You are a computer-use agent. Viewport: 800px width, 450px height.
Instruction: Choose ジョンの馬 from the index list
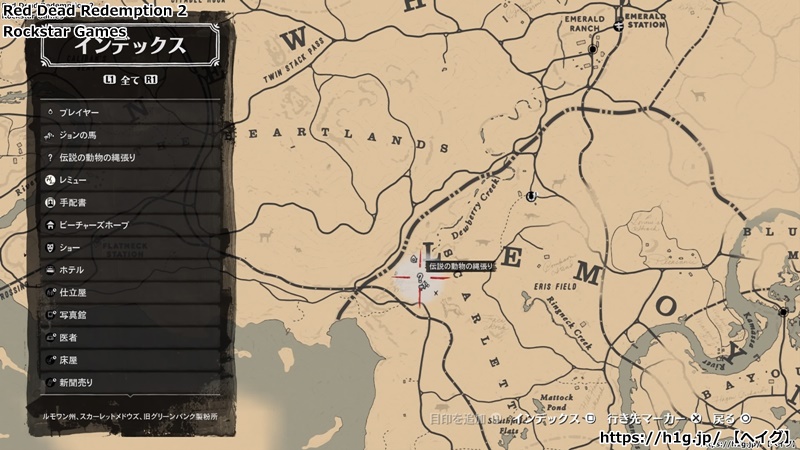(x=130, y=135)
